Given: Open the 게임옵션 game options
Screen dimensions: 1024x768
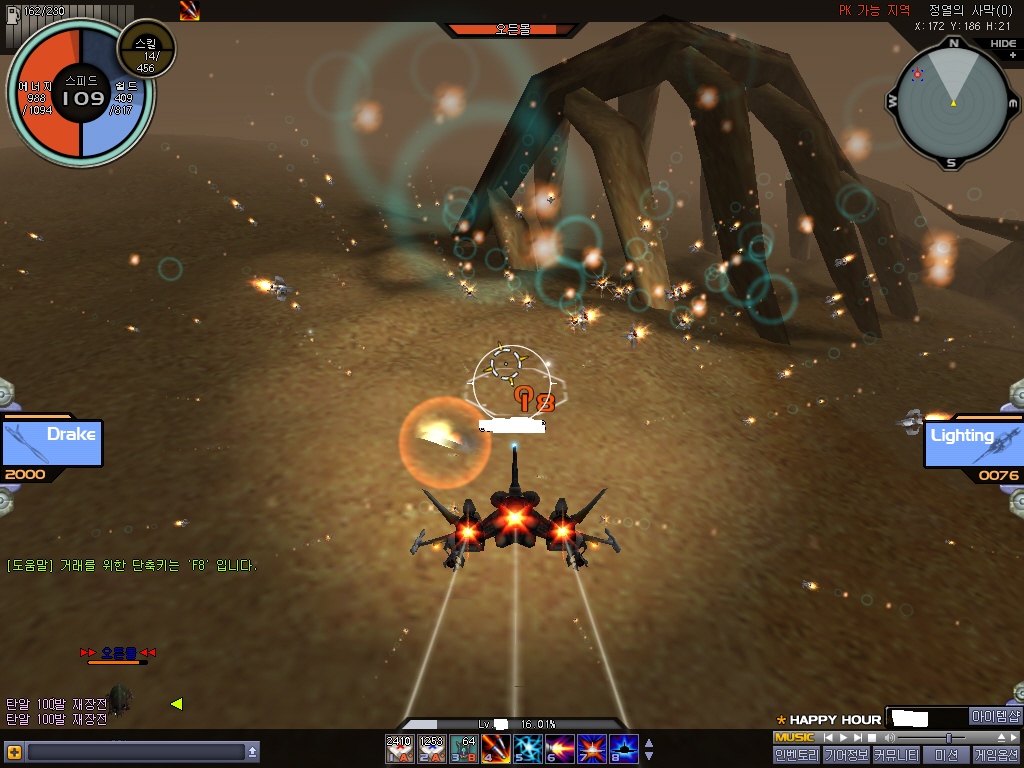Looking at the screenshot, I should [x=996, y=756].
